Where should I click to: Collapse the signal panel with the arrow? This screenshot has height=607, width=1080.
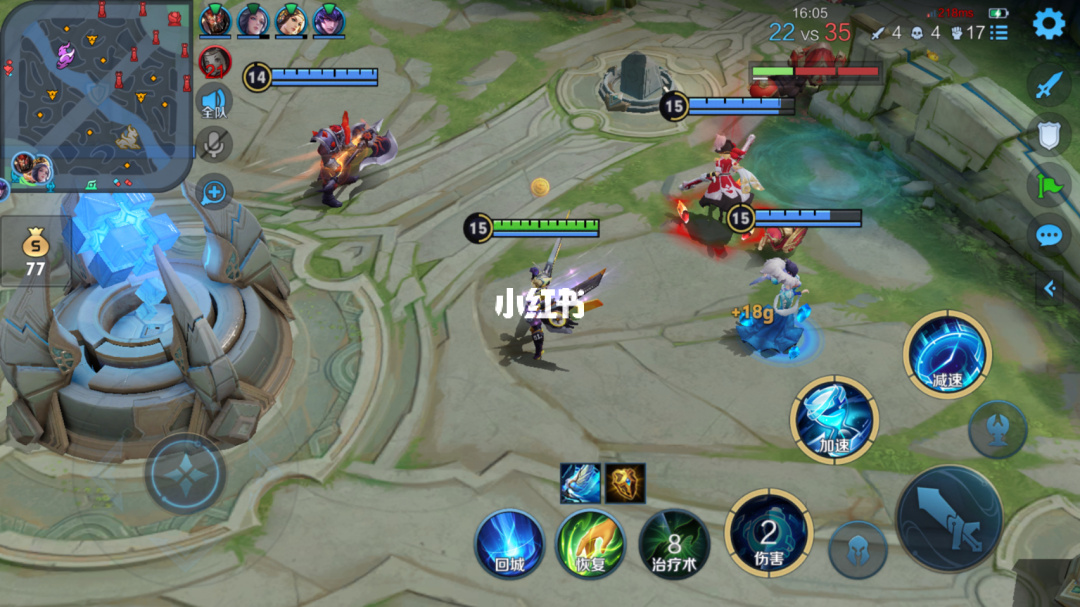tap(1049, 289)
